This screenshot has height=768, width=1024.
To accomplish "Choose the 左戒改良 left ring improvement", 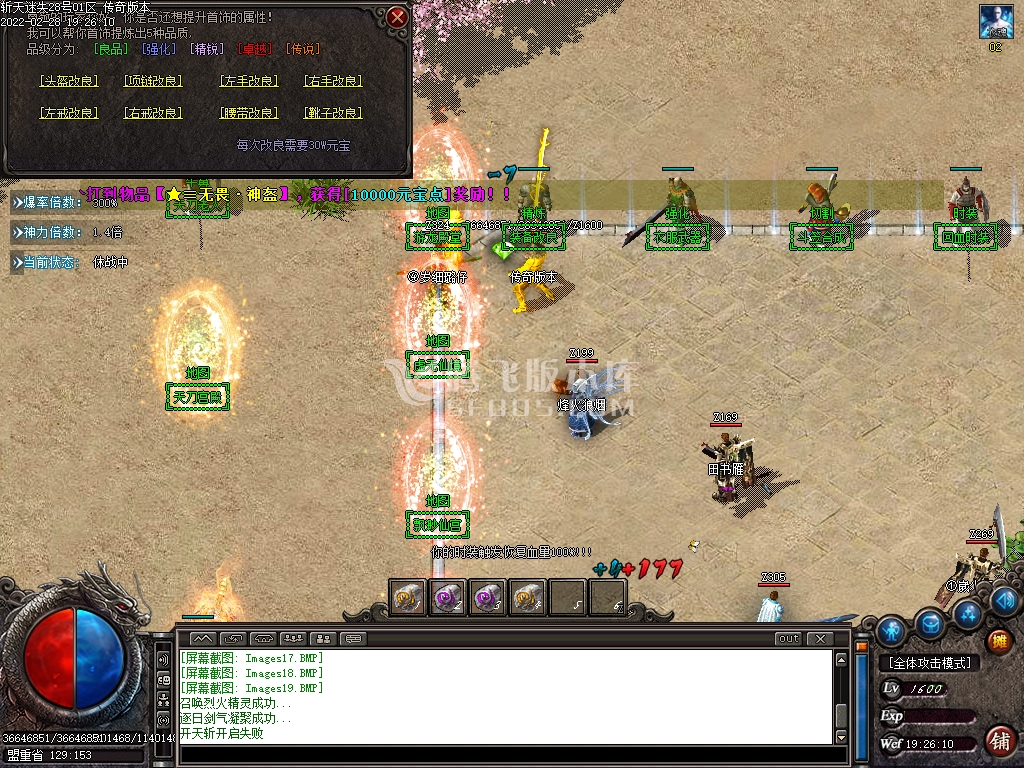I will pos(69,113).
